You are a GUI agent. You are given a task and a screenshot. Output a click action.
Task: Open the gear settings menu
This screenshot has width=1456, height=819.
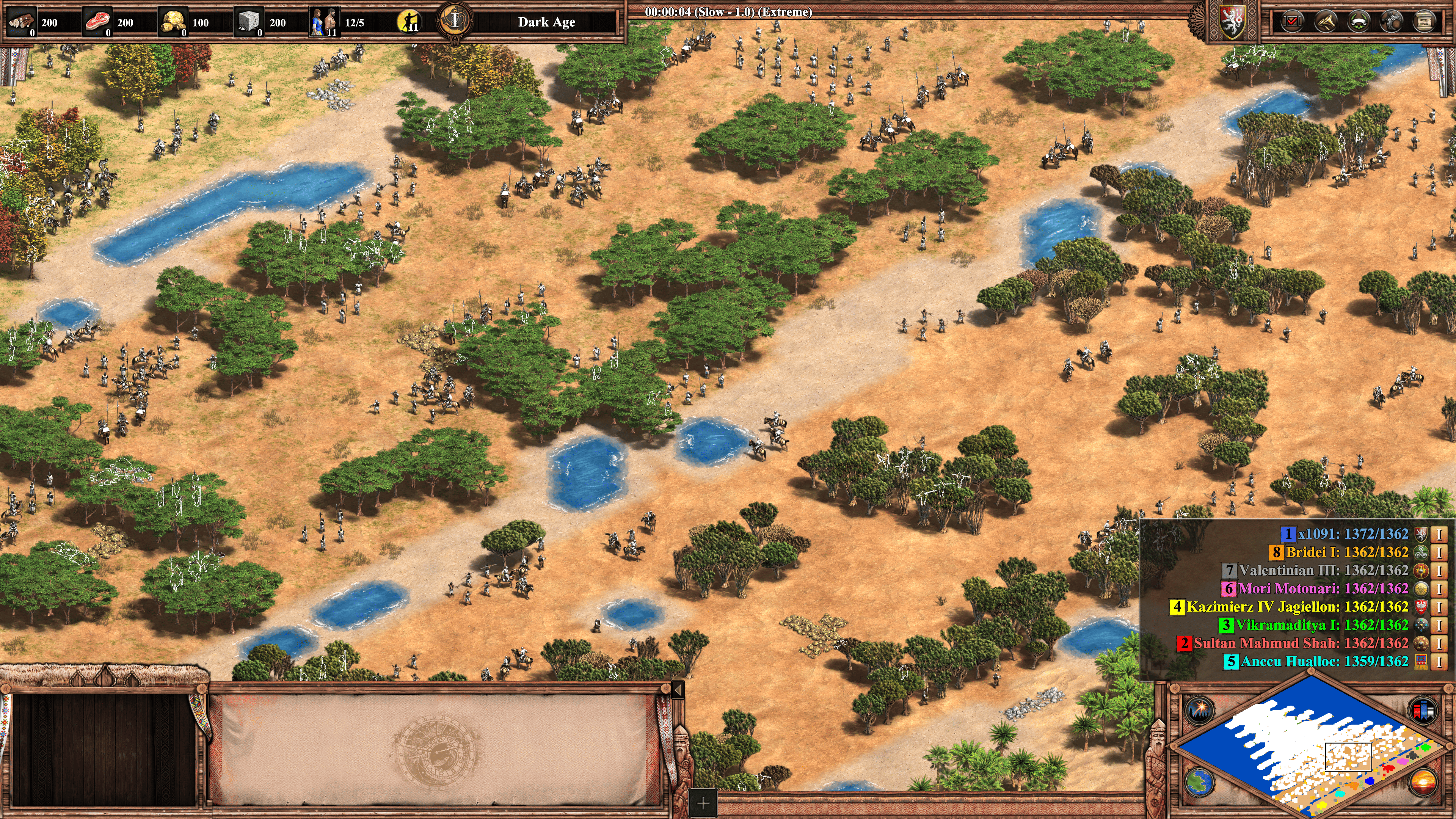[1391, 22]
